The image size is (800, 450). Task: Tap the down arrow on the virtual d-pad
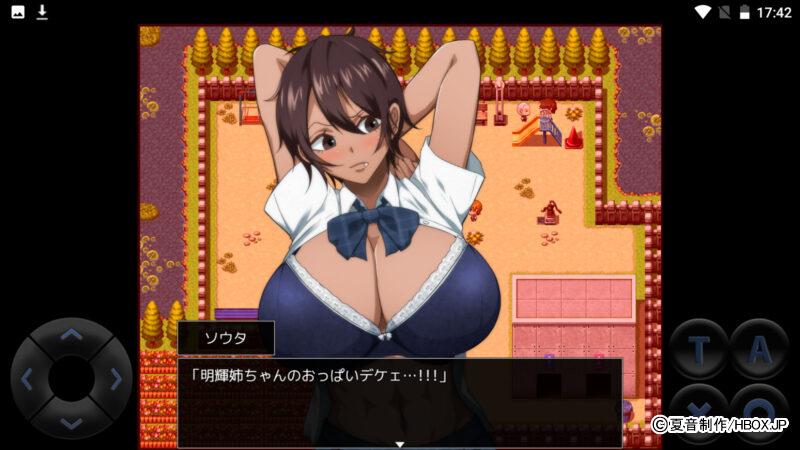pyautogui.click(x=71, y=423)
